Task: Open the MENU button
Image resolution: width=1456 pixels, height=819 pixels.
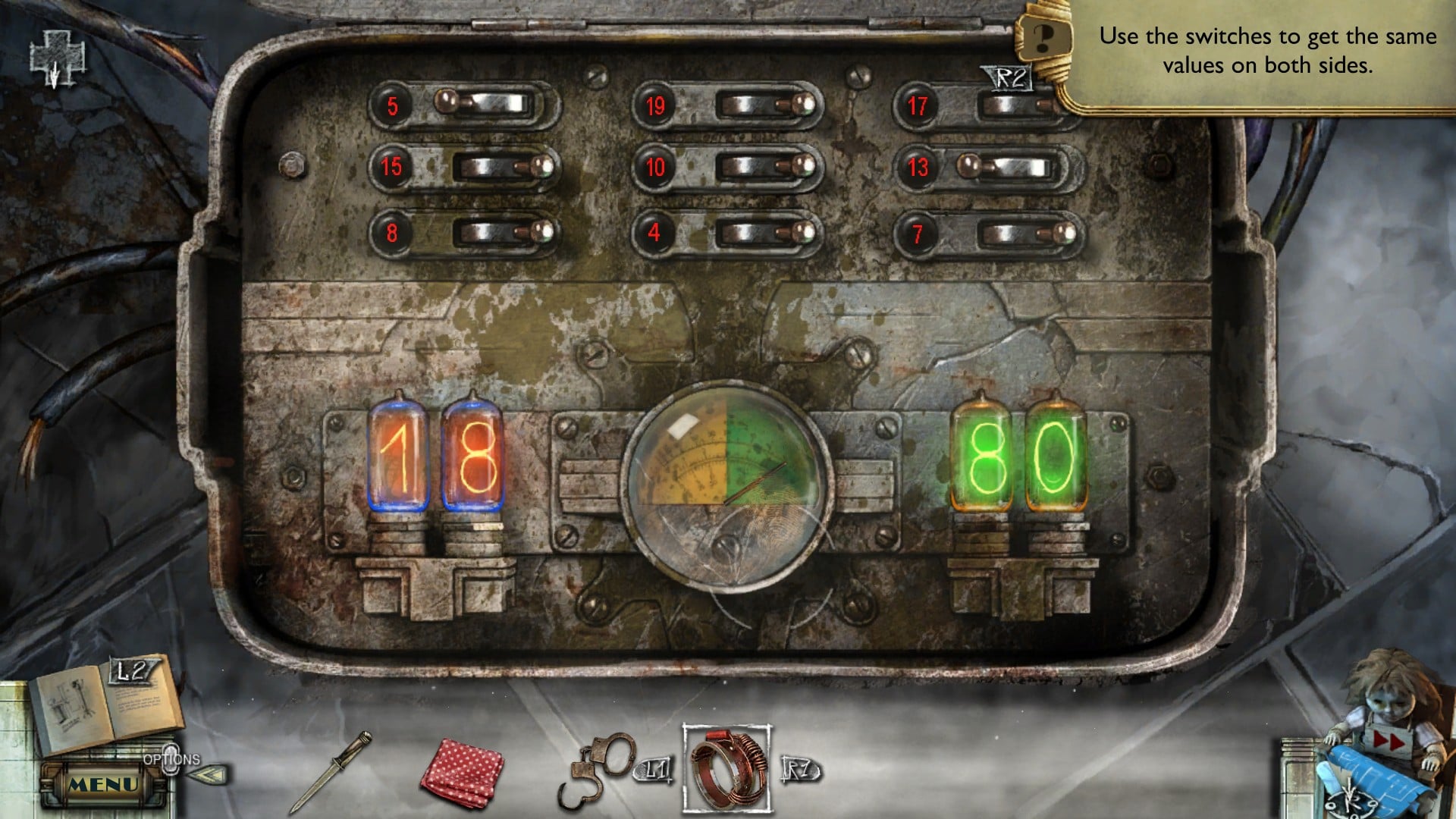Action: [x=104, y=784]
